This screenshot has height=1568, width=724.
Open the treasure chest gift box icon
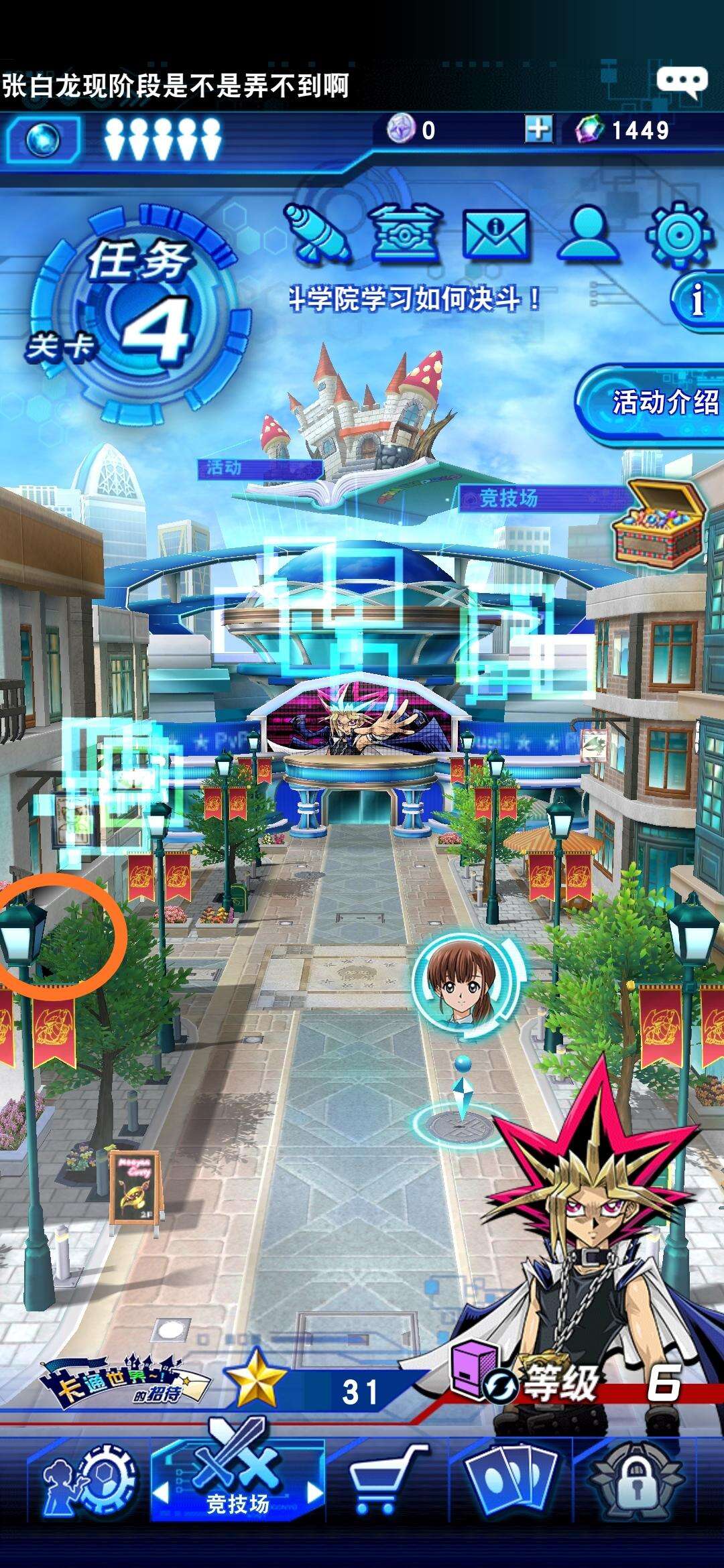click(405, 232)
